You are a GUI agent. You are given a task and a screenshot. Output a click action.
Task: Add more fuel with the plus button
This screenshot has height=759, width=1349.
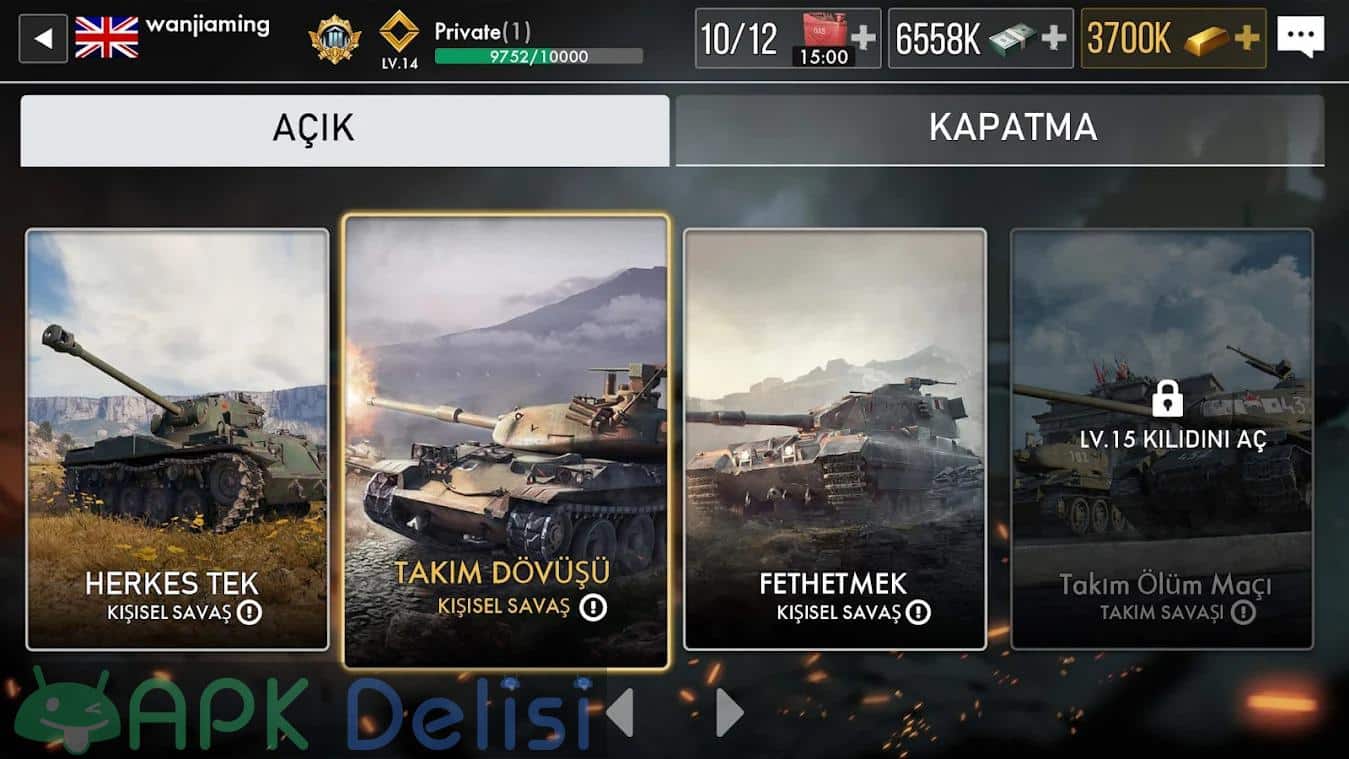pos(863,39)
